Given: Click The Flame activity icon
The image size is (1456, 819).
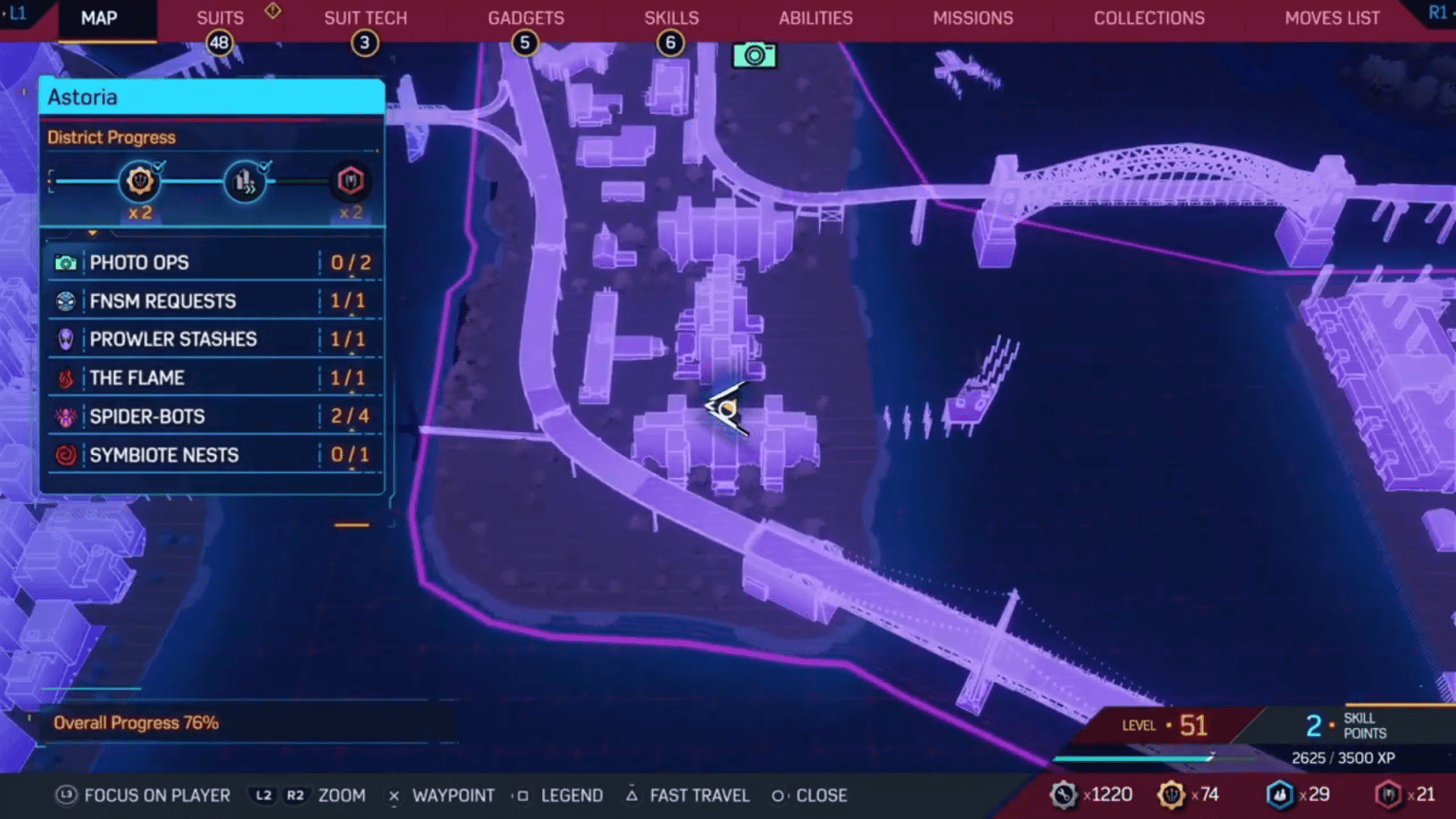Looking at the screenshot, I should tap(64, 377).
